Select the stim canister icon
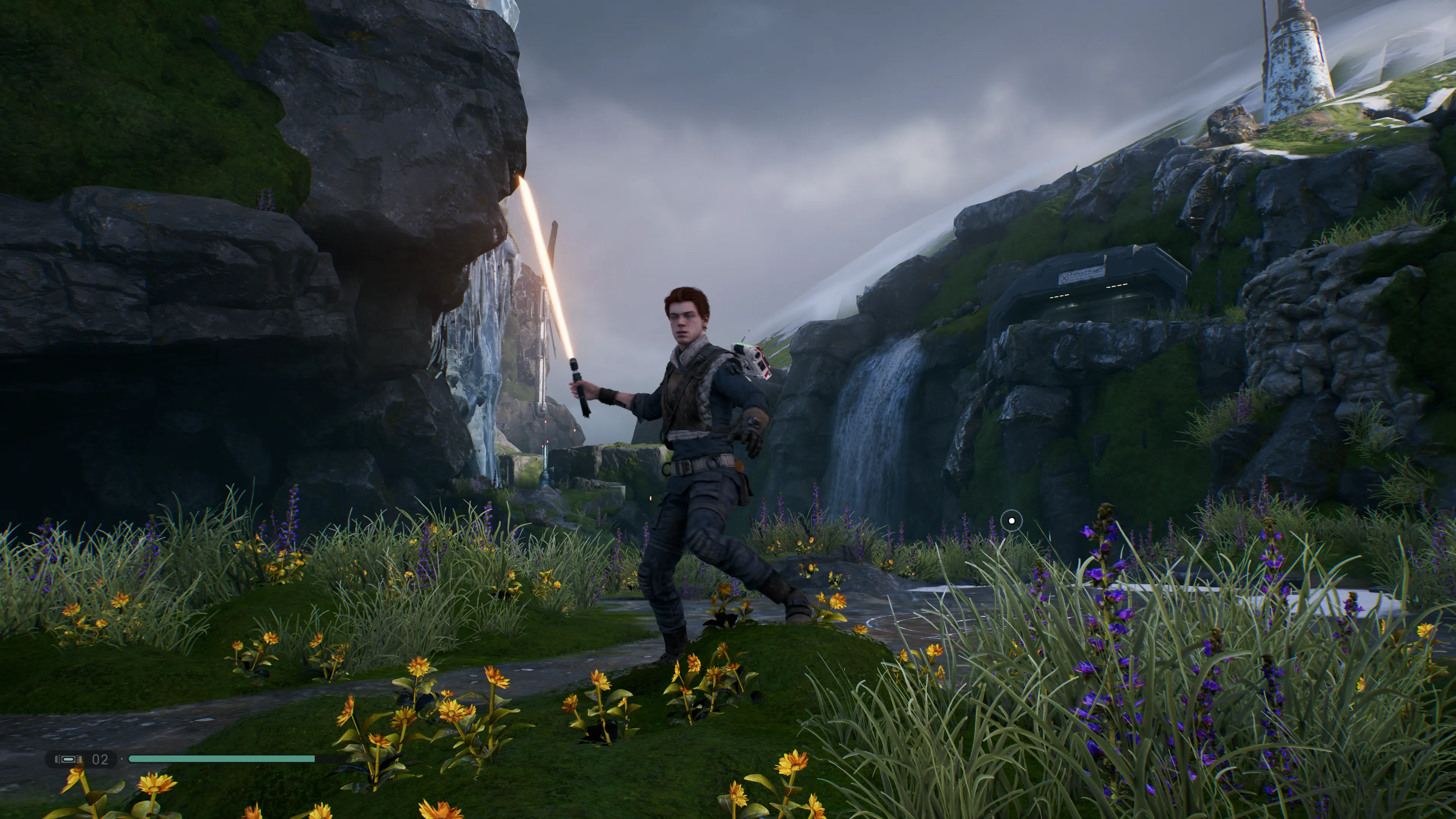1456x819 pixels. pos(68,759)
